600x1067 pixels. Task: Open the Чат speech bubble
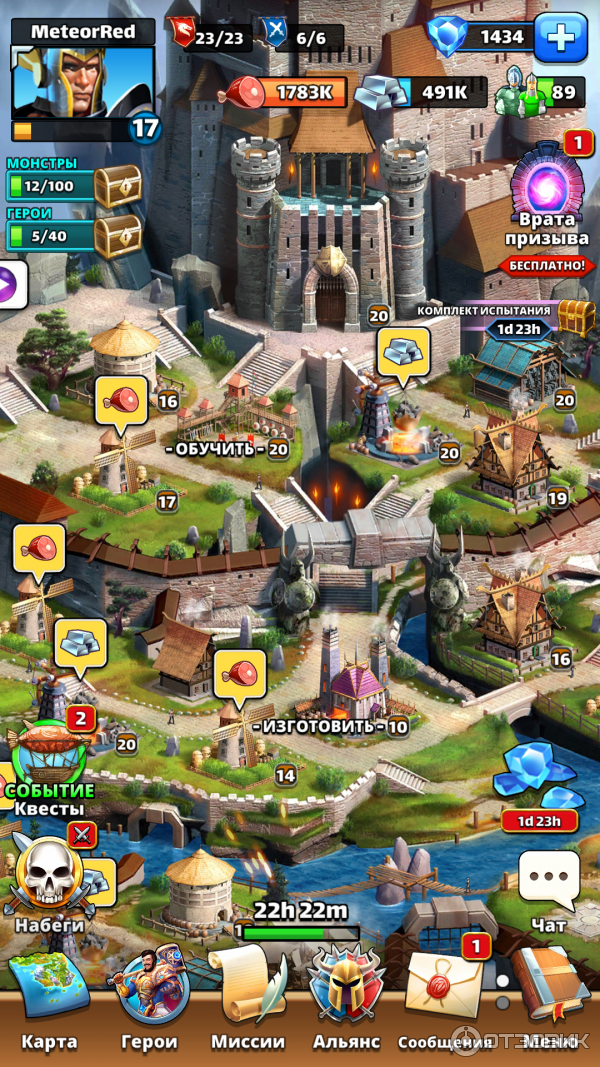pos(549,880)
